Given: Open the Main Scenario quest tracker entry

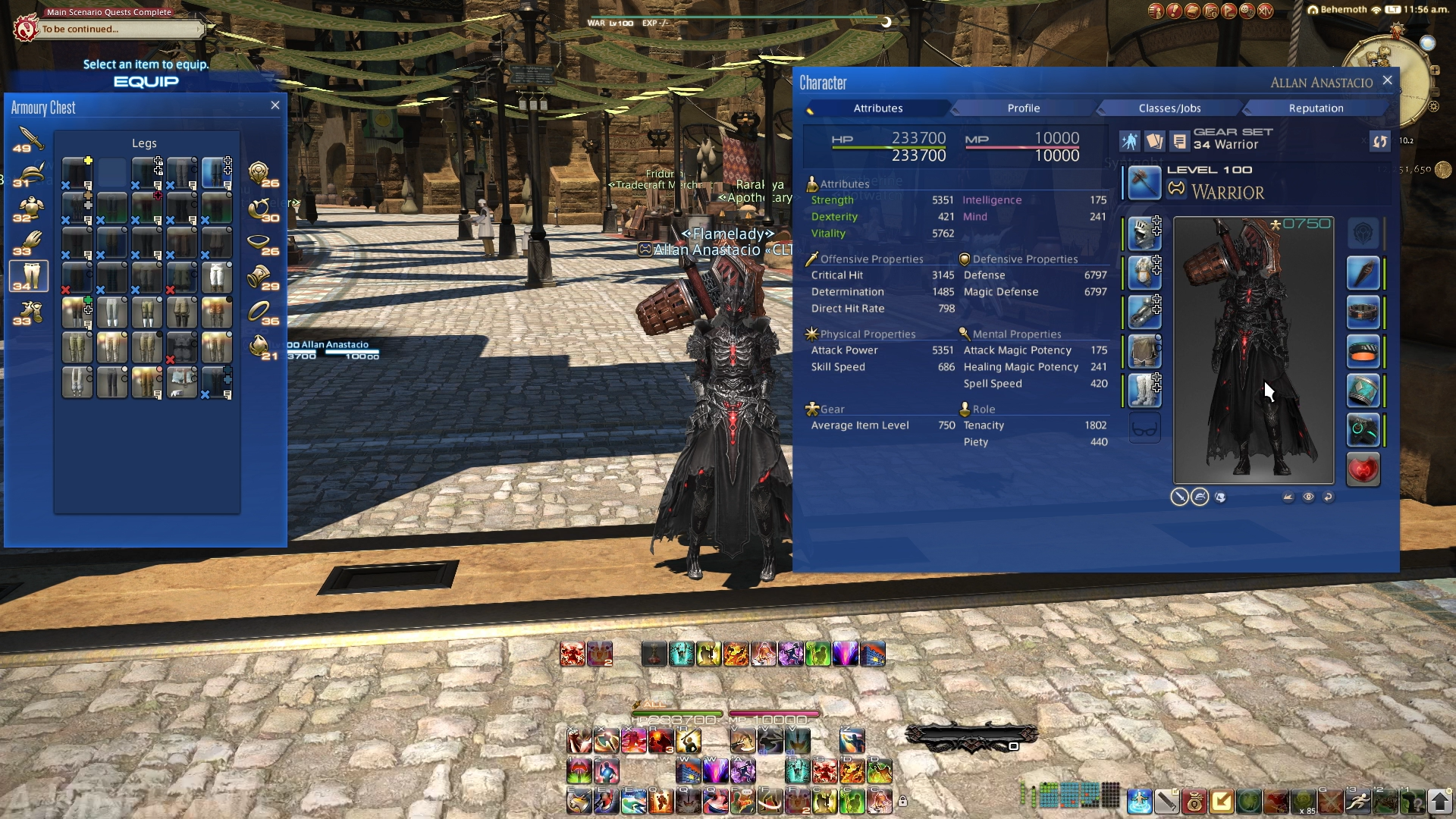Looking at the screenshot, I should [x=114, y=29].
